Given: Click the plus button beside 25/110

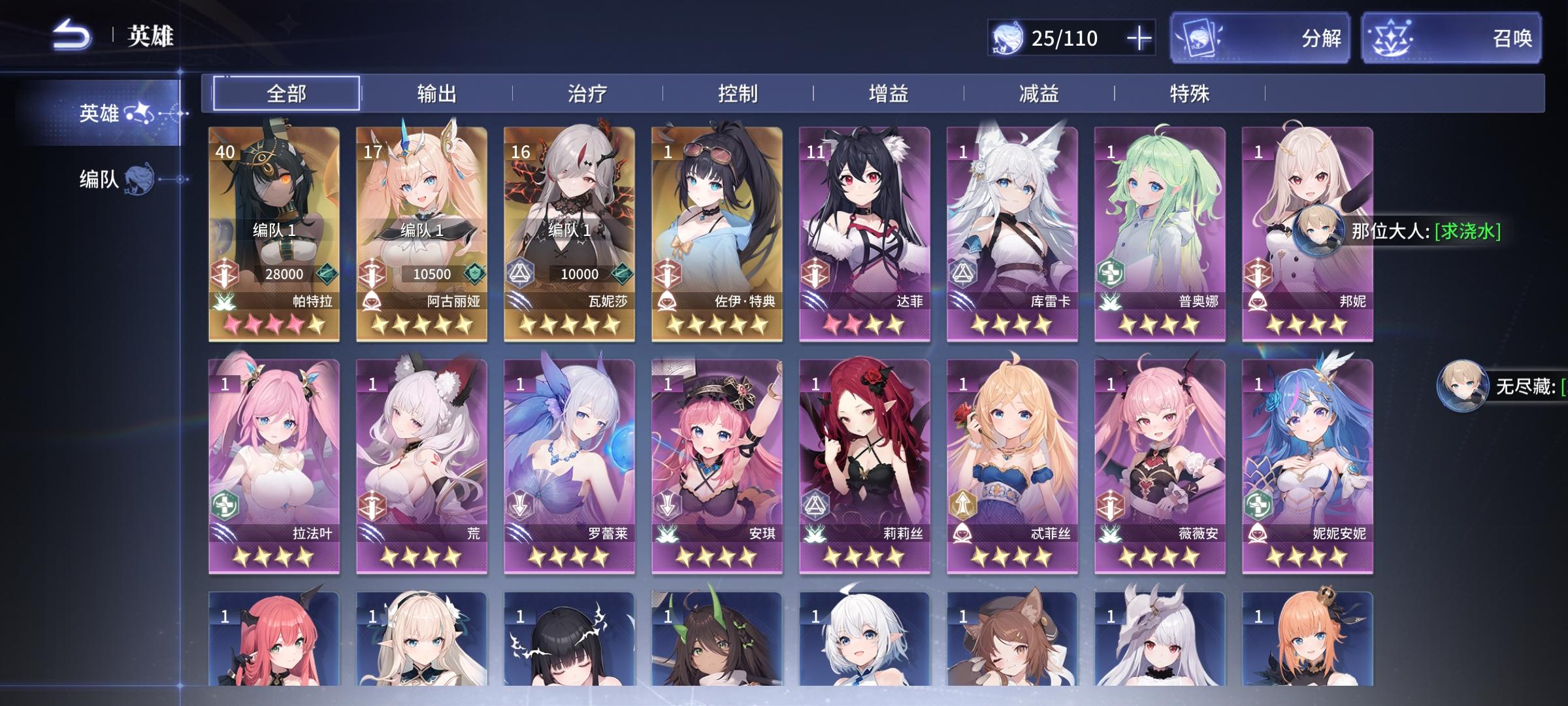Looking at the screenshot, I should pos(1139,38).
